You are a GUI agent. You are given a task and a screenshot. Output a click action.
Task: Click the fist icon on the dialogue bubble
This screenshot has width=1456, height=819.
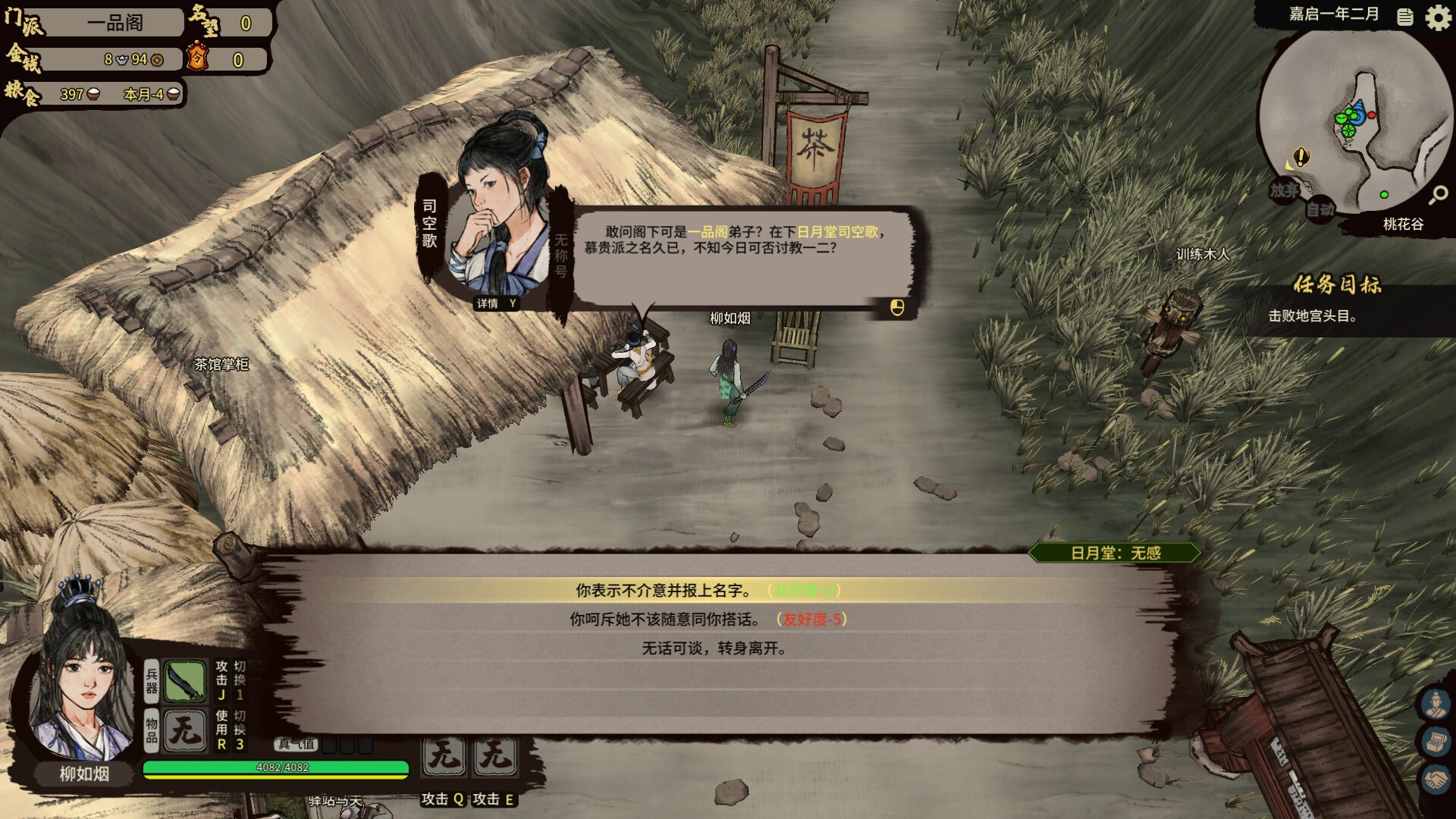[x=896, y=306]
